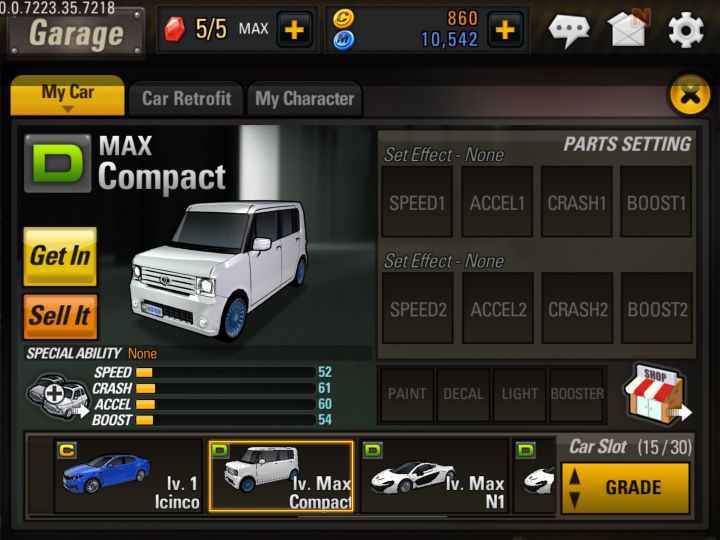Sort cars by GRADE
This screenshot has width=720, height=540.
click(x=625, y=487)
